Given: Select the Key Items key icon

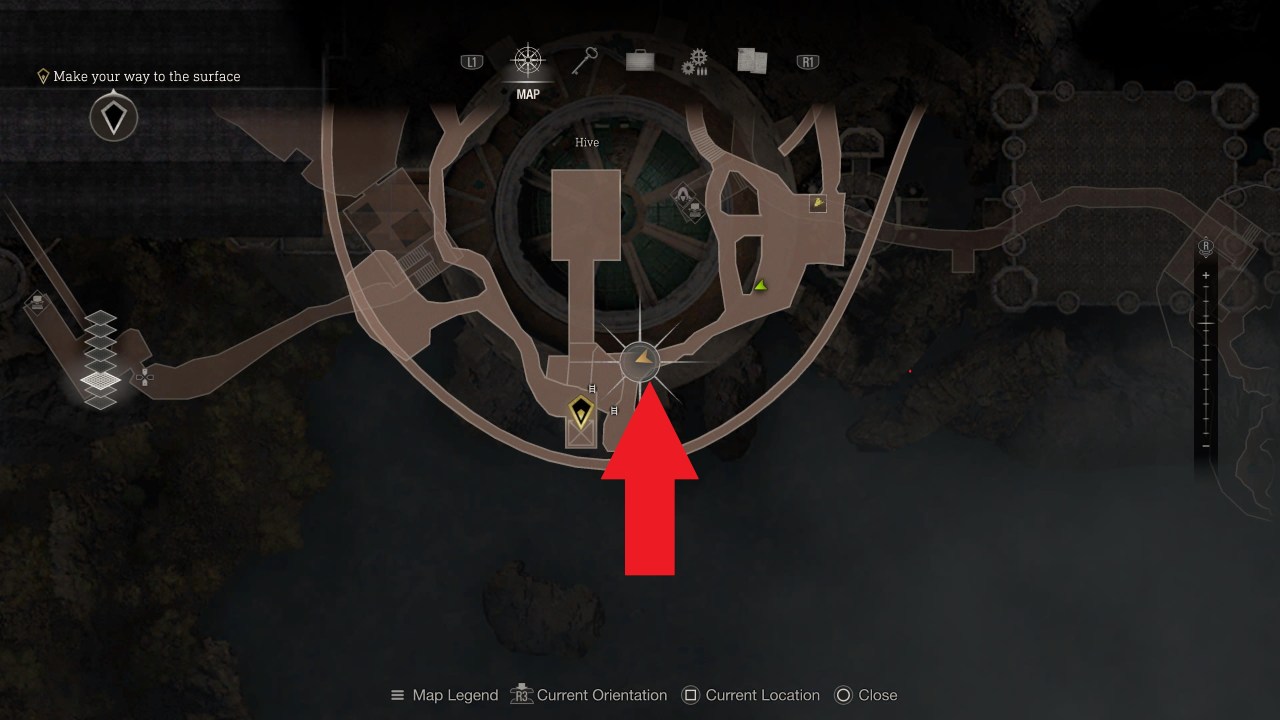Looking at the screenshot, I should 584,60.
